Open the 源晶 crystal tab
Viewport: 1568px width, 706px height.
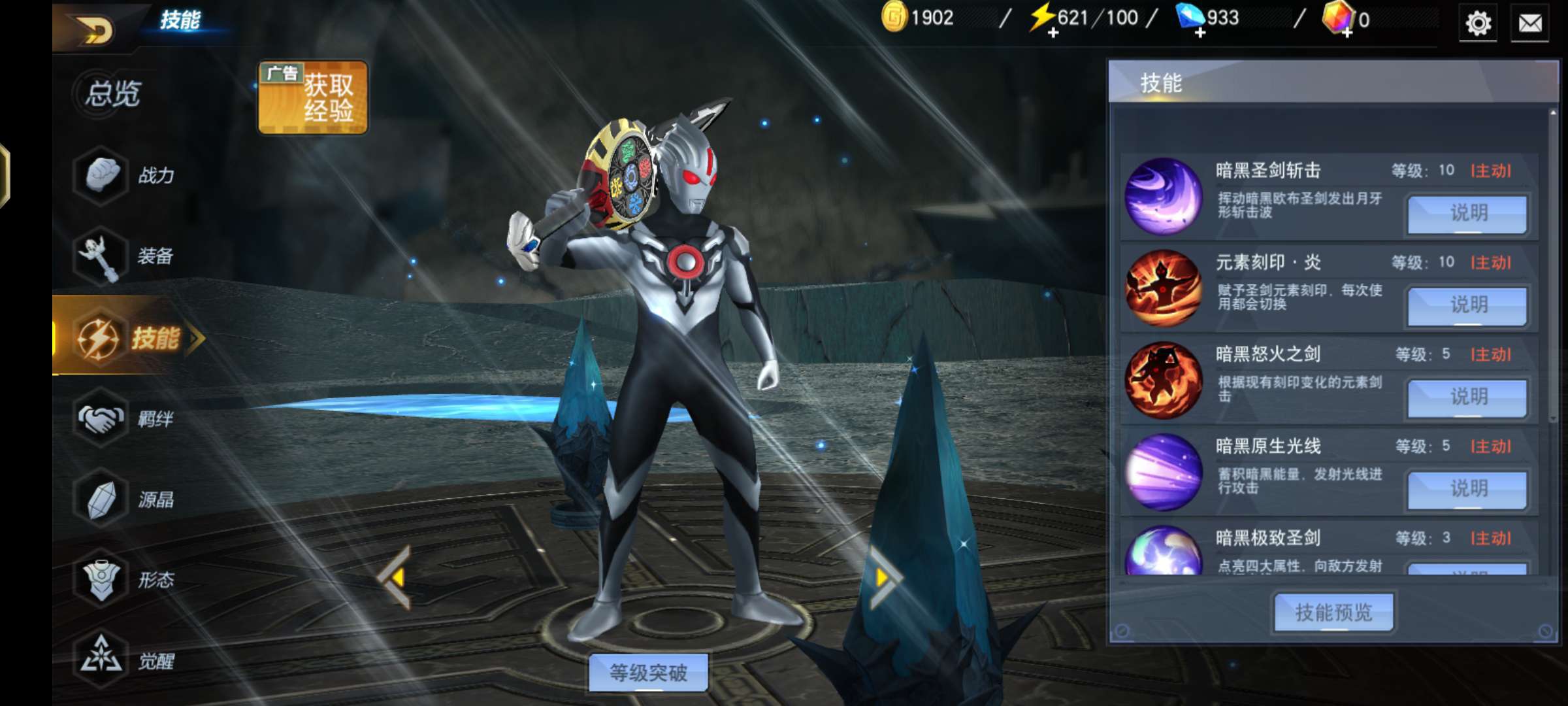click(x=124, y=499)
